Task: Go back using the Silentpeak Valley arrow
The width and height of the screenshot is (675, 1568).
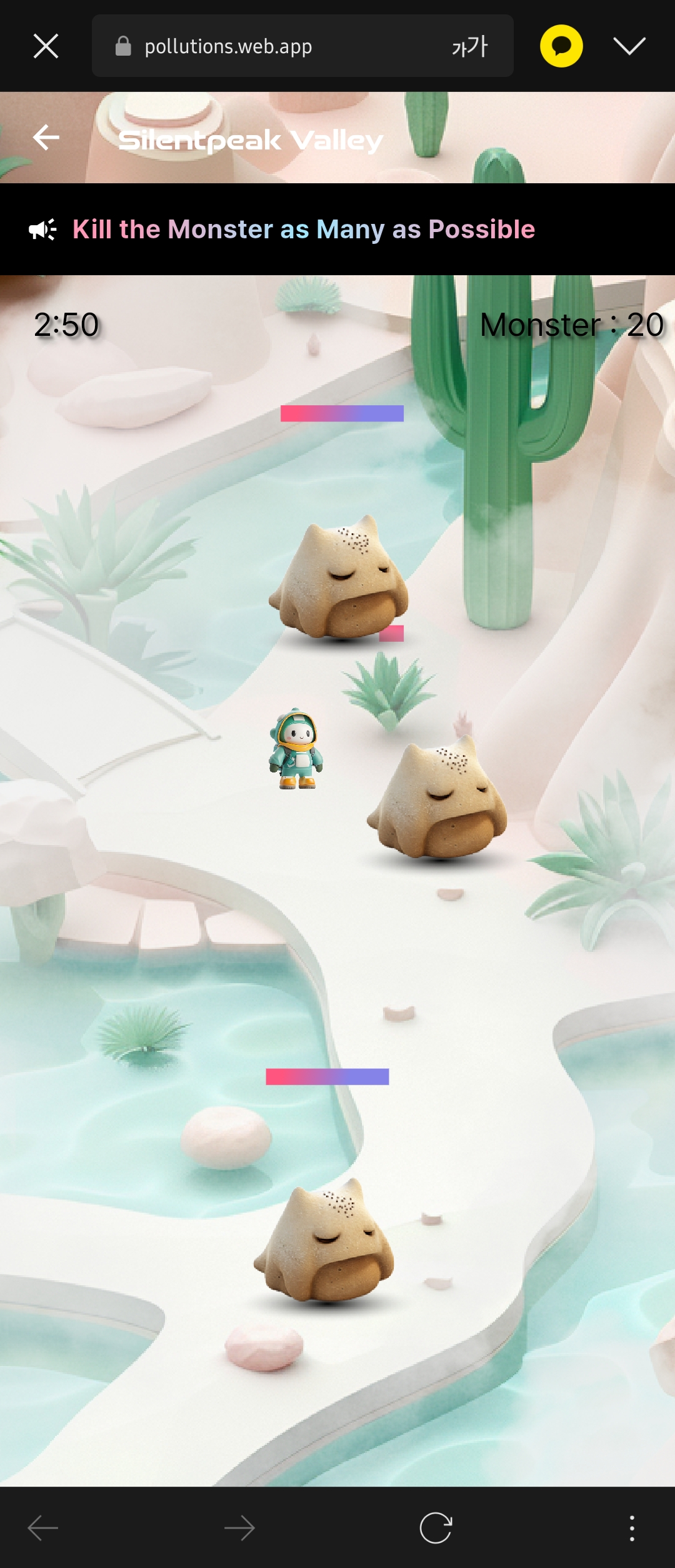Action: click(46, 138)
